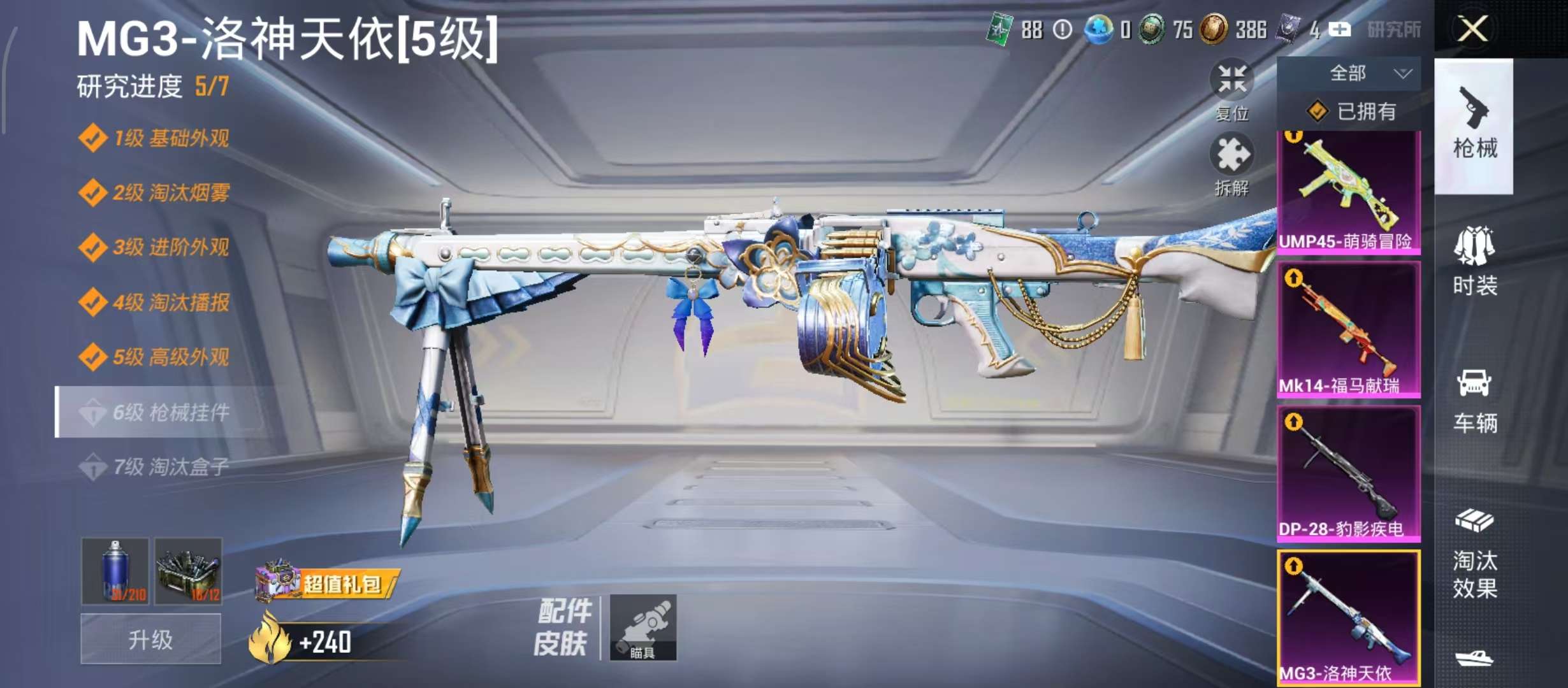Reset the weapon view with 复位
The height and width of the screenshot is (688, 1568).
1231,90
